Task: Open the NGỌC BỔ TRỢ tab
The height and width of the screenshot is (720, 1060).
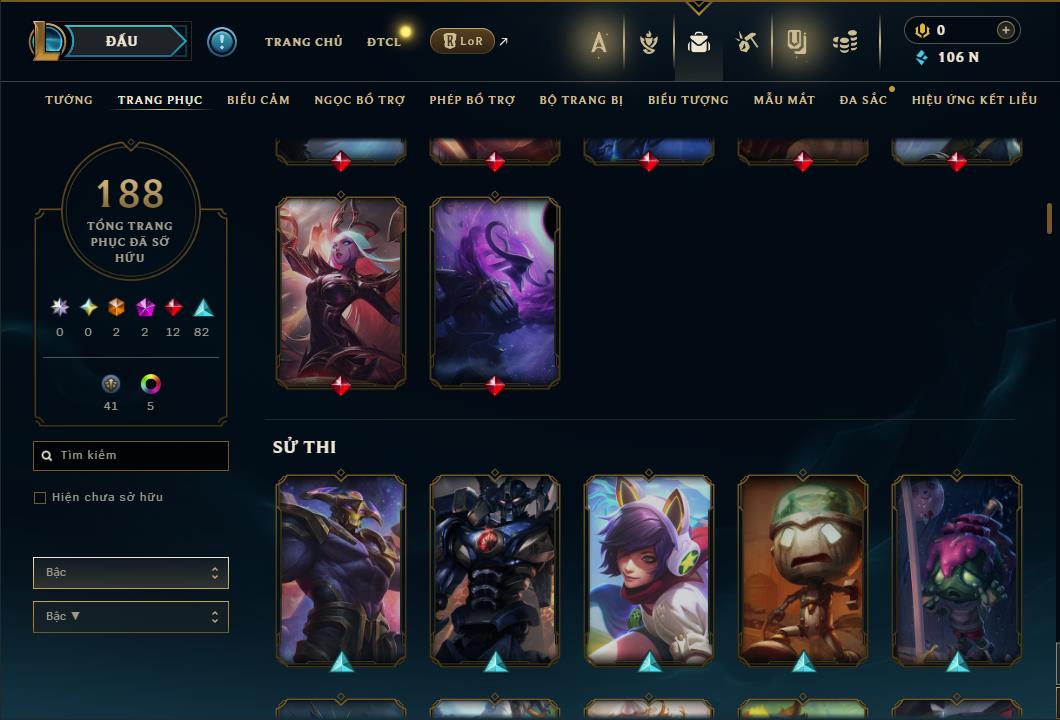Action: [x=359, y=100]
